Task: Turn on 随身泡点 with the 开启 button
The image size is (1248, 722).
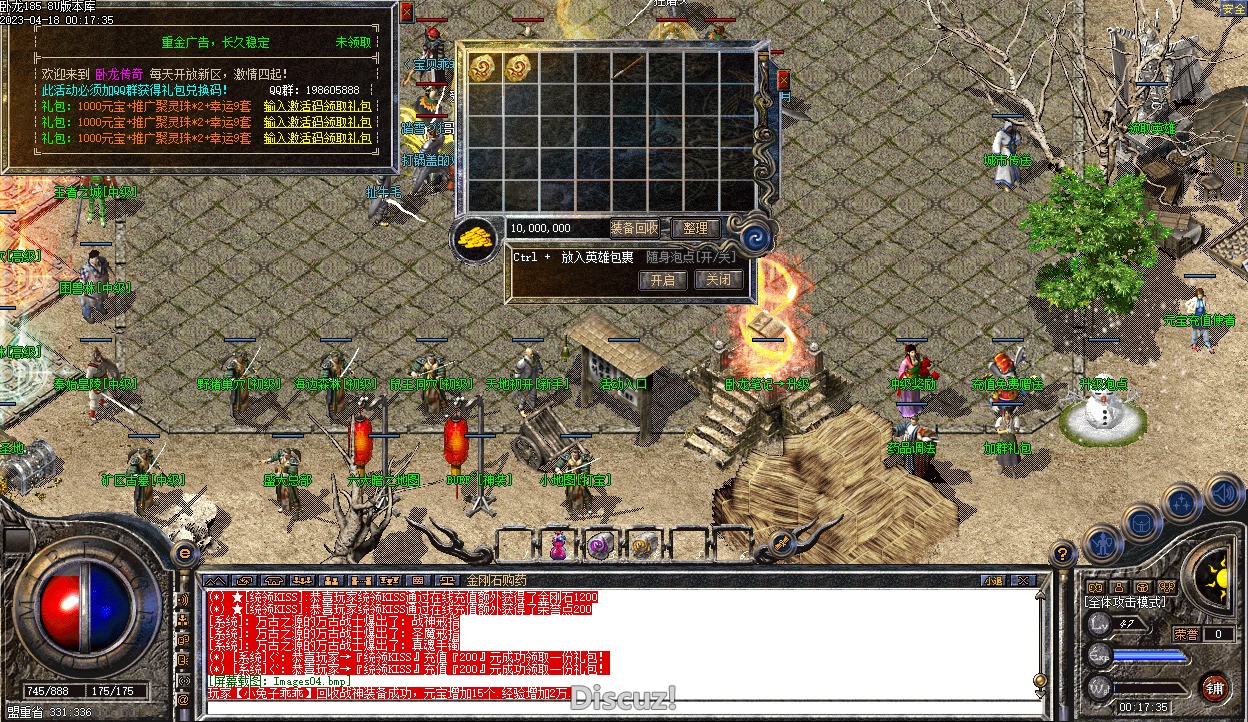Action: [663, 280]
